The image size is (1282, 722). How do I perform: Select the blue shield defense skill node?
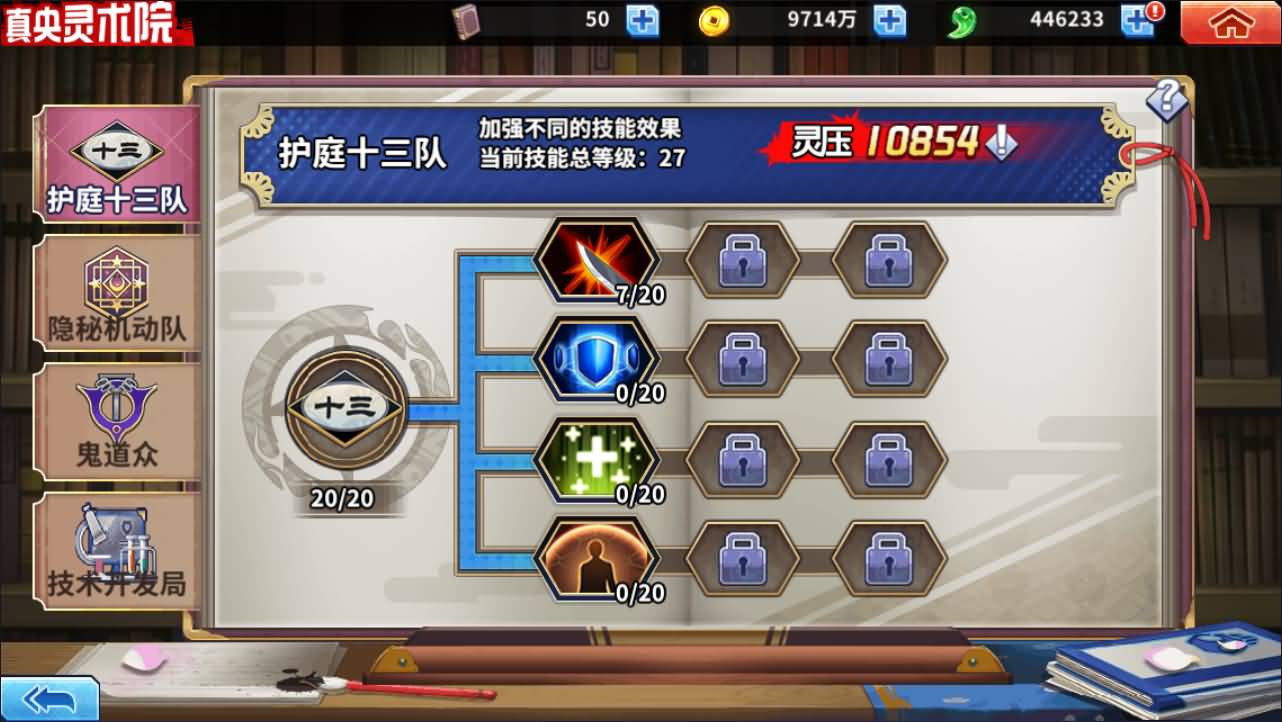[x=597, y=358]
